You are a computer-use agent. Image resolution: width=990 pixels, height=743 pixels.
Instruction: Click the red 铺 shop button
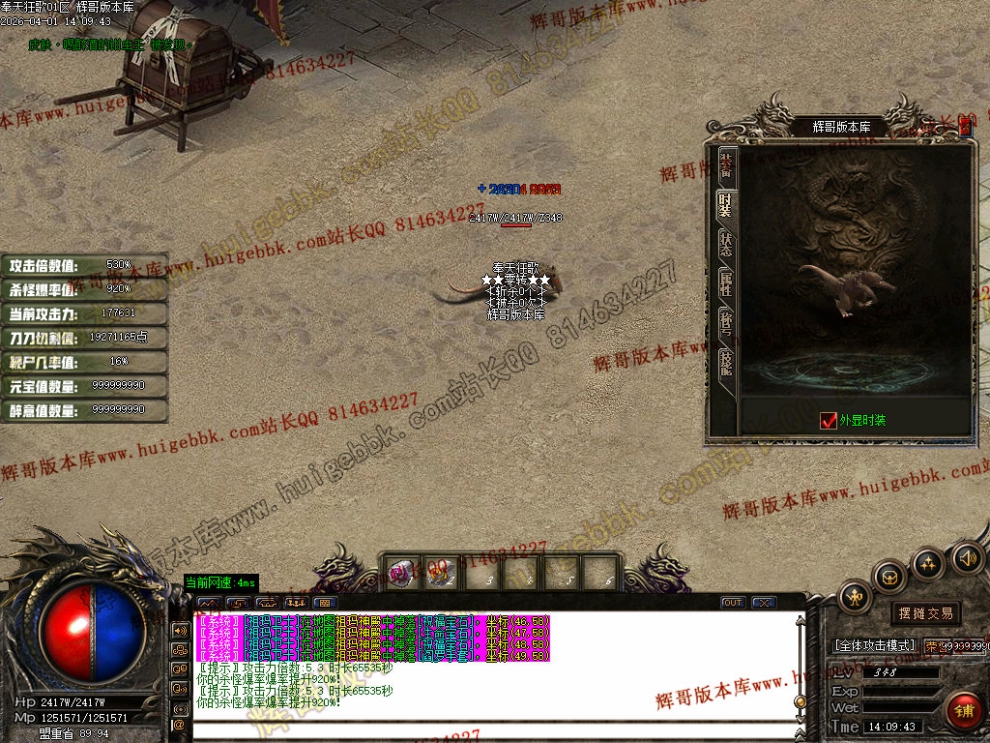click(x=965, y=711)
